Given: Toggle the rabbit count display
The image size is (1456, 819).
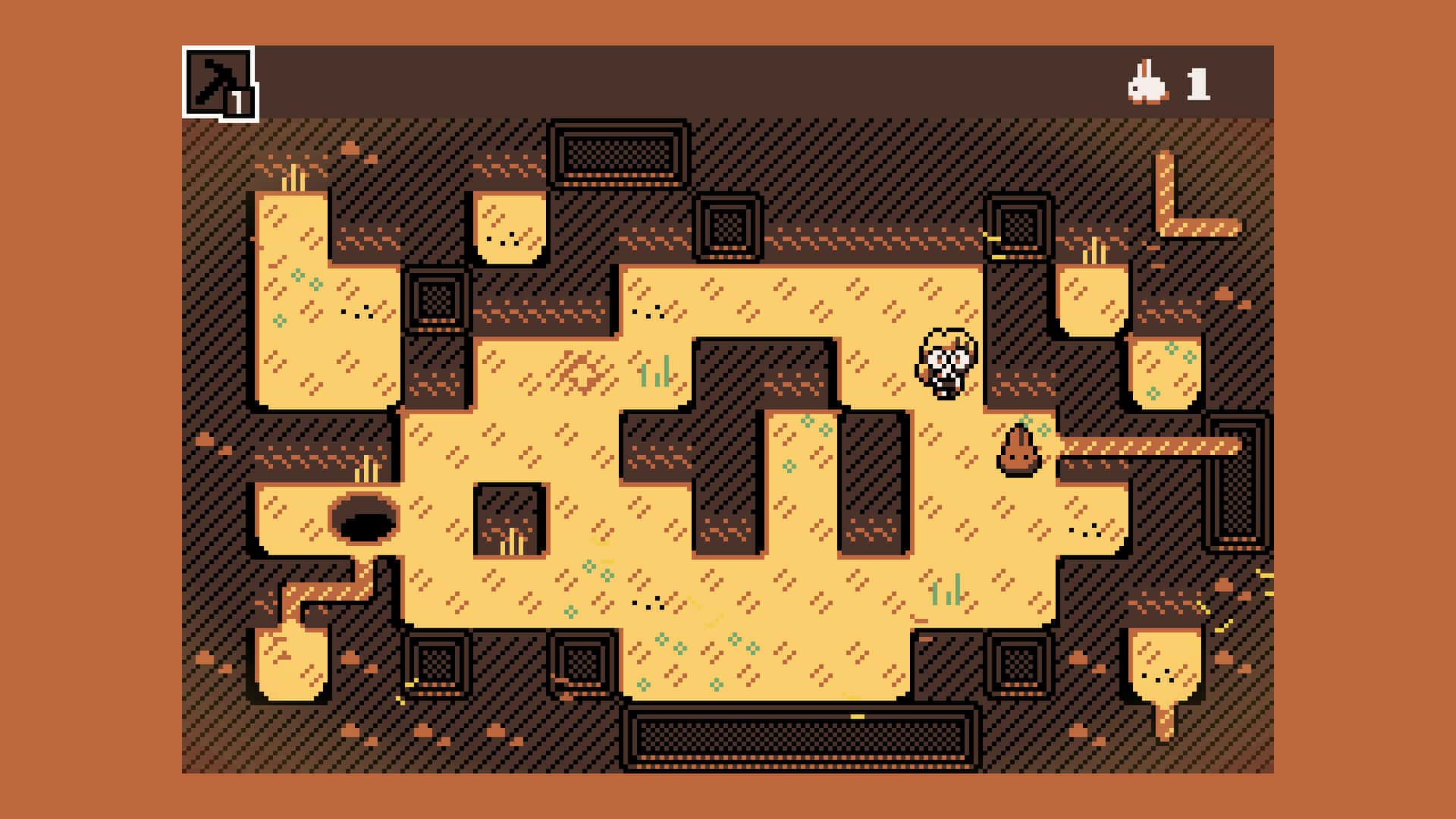Looking at the screenshot, I should (1172, 83).
